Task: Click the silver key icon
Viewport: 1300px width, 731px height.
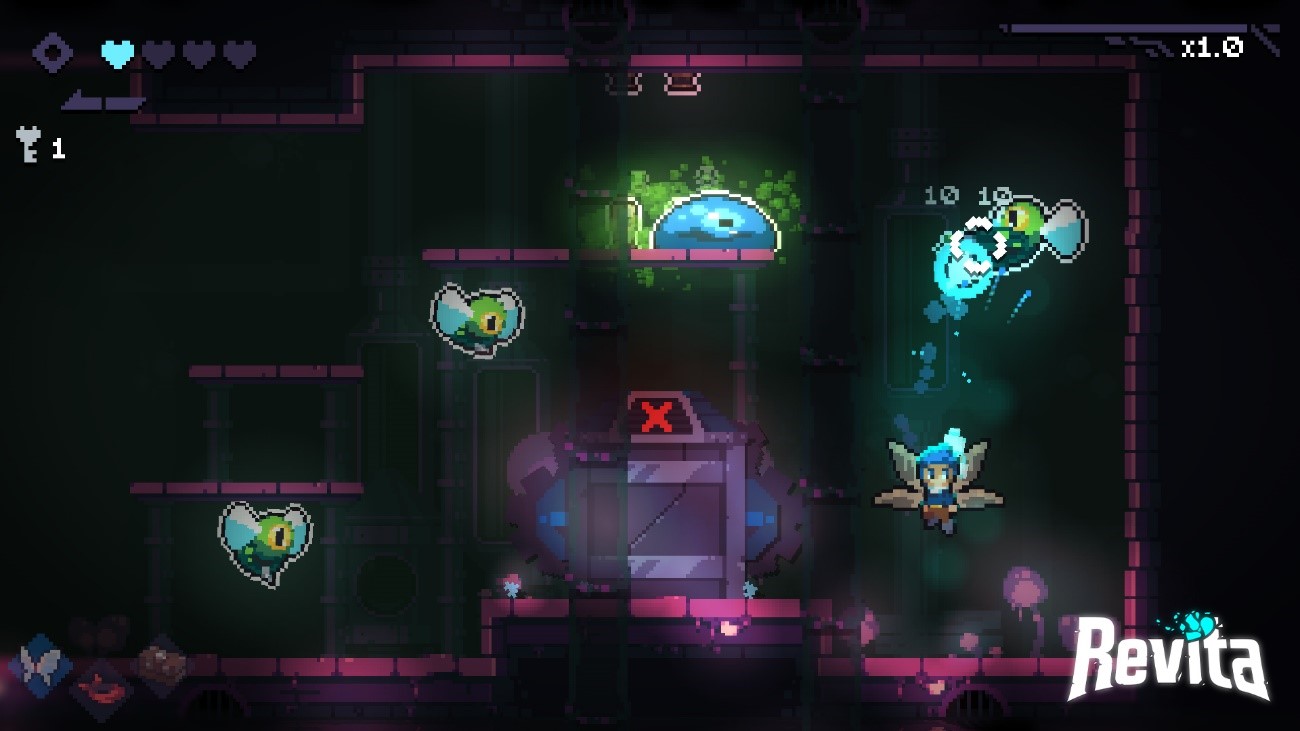Action: tap(28, 145)
